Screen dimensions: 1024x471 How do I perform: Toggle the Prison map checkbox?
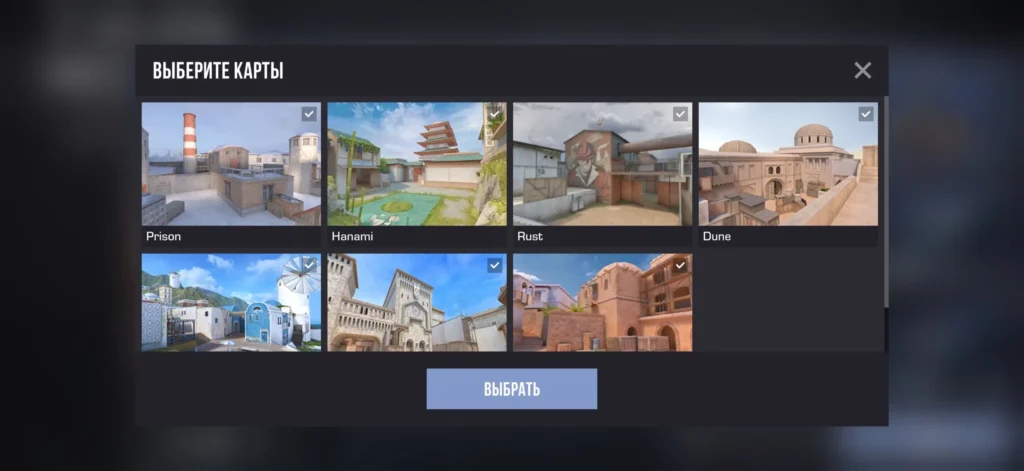pos(309,114)
